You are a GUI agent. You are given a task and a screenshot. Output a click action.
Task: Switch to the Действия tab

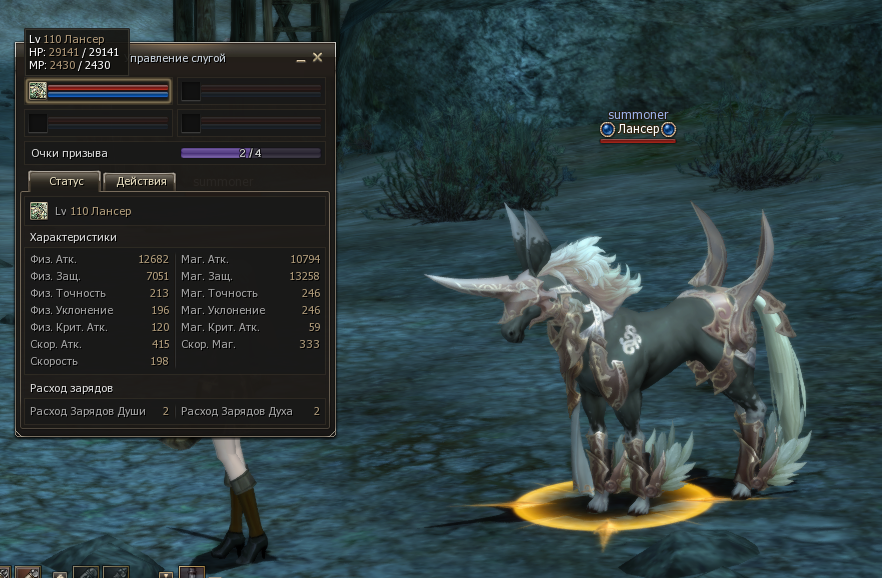coord(140,181)
